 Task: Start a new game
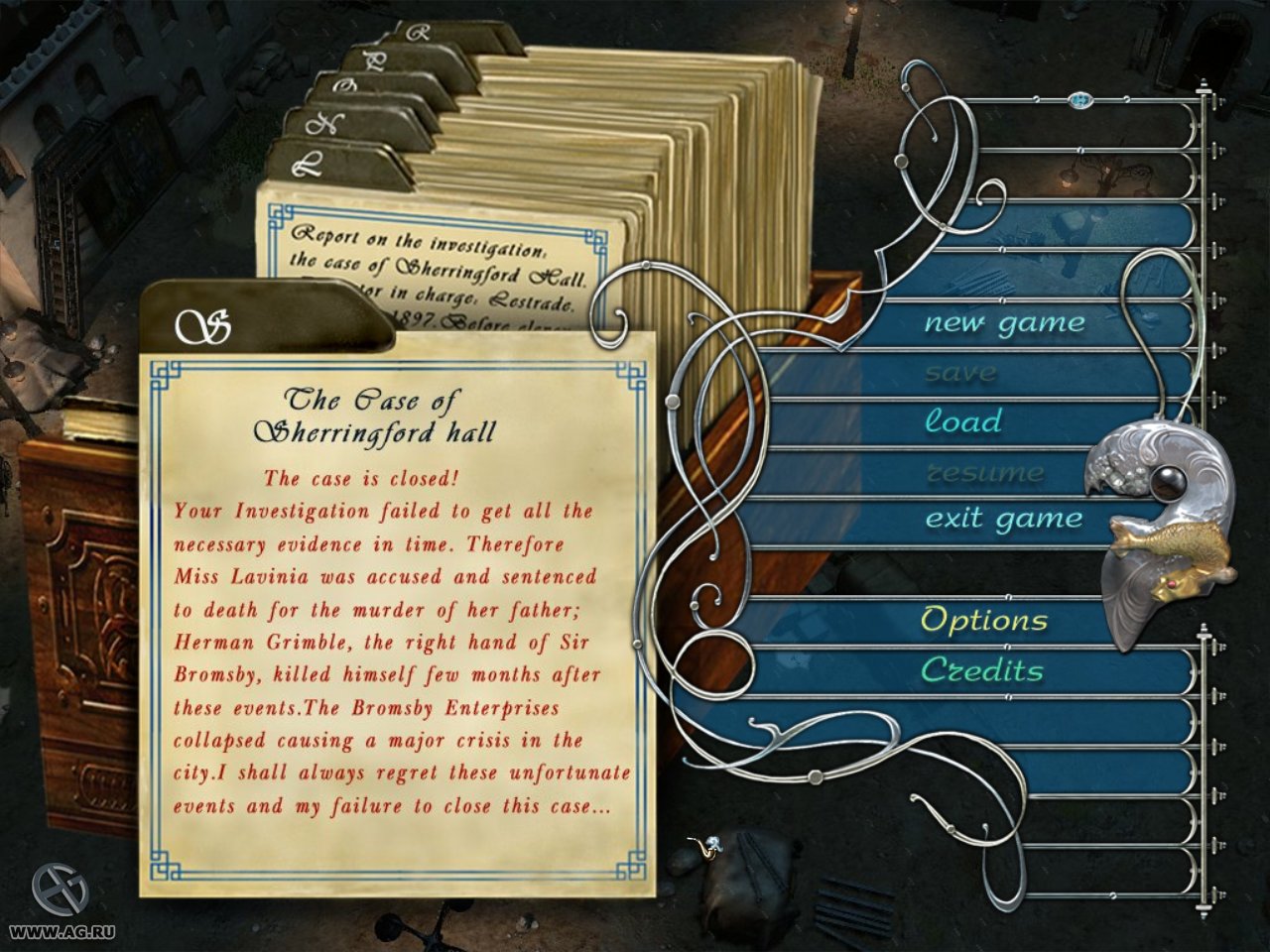pyautogui.click(x=1004, y=321)
